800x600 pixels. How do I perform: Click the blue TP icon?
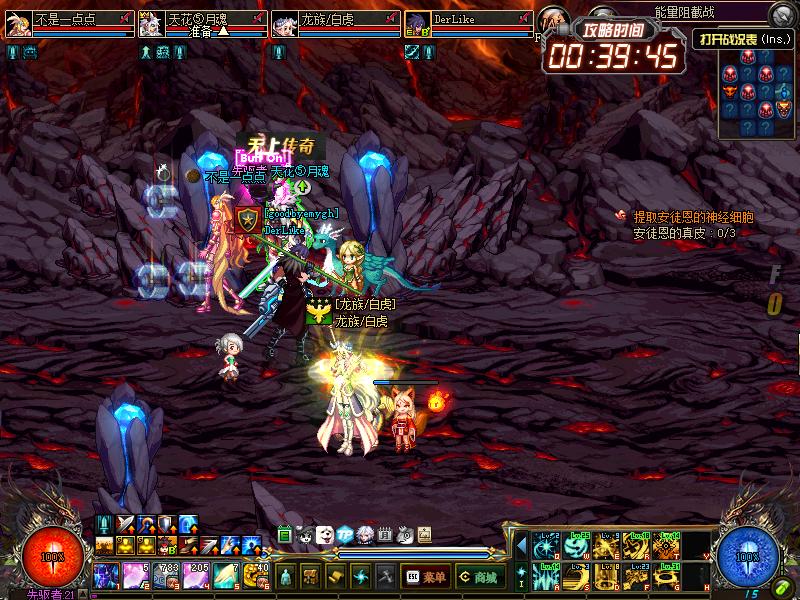(345, 535)
